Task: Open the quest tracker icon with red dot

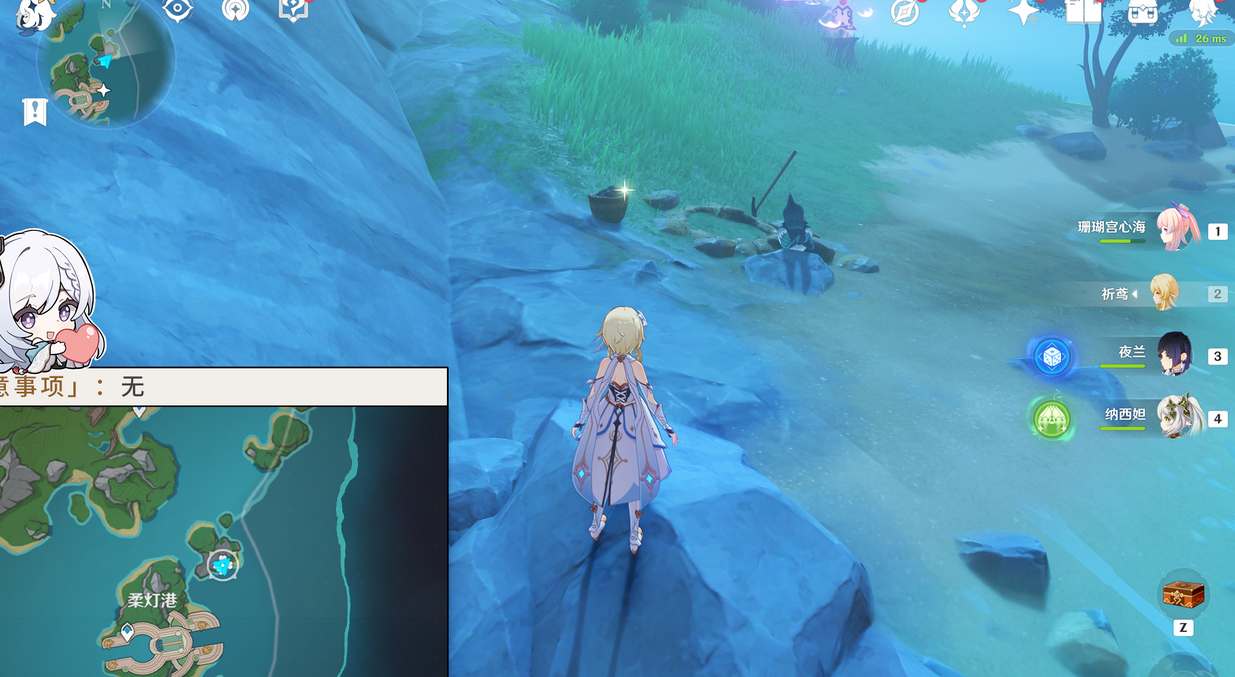Action: (x=293, y=9)
